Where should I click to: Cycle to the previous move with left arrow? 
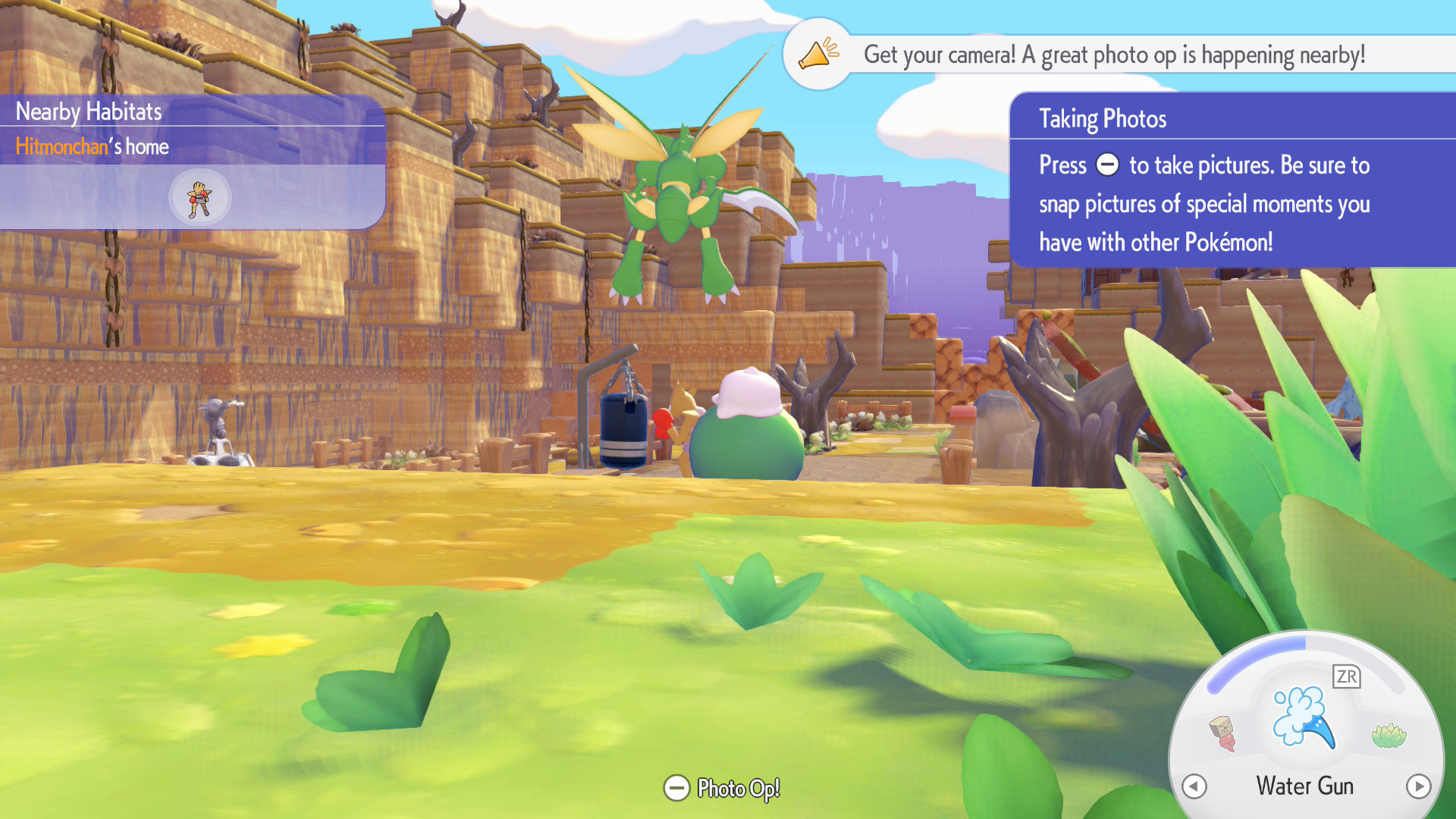[x=1194, y=786]
